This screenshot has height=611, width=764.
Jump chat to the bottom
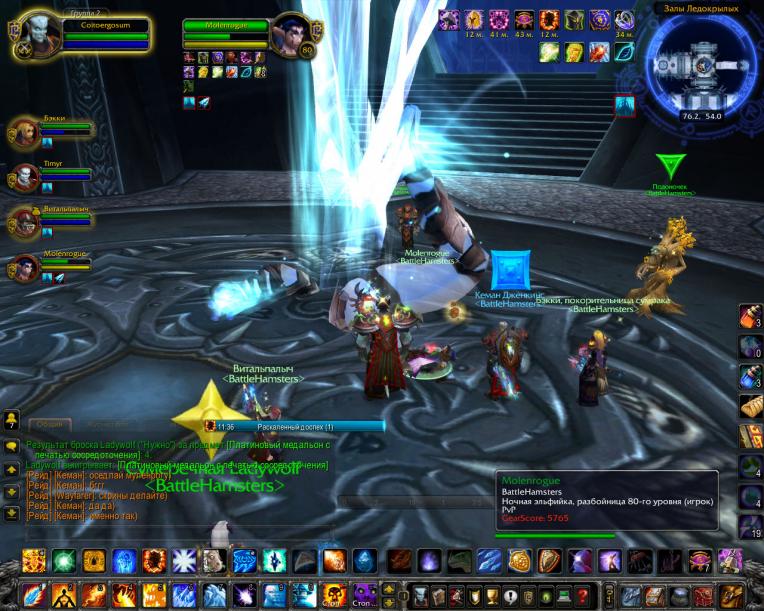pos(11,513)
